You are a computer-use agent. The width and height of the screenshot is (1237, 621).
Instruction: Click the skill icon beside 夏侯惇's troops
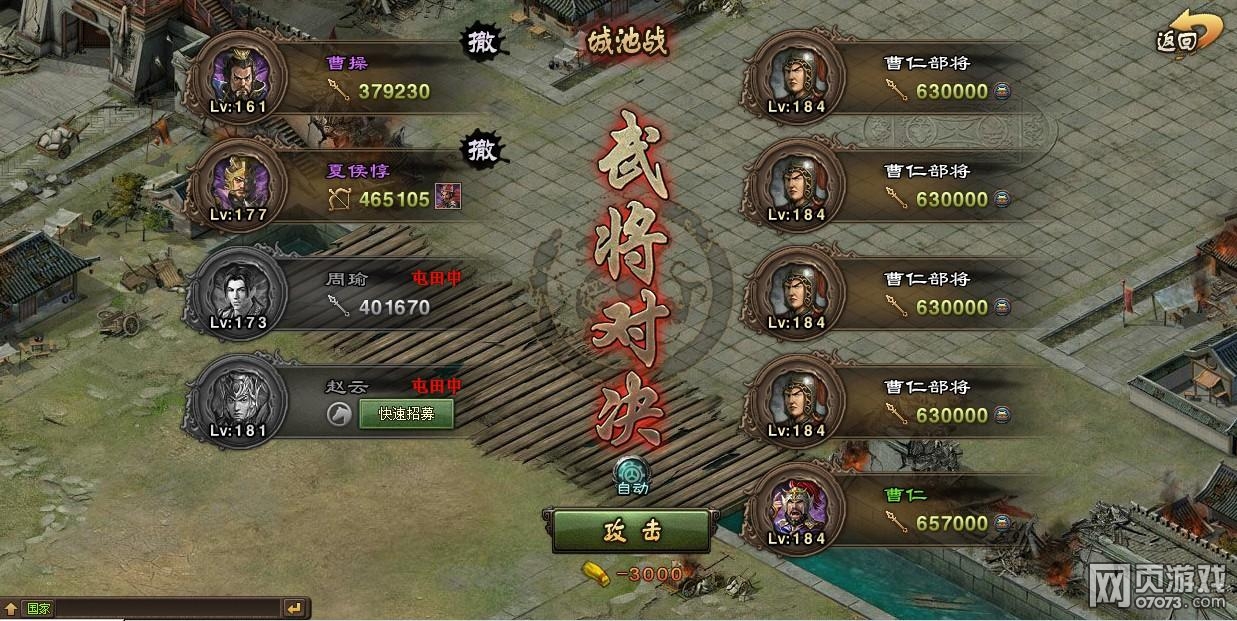coord(447,199)
